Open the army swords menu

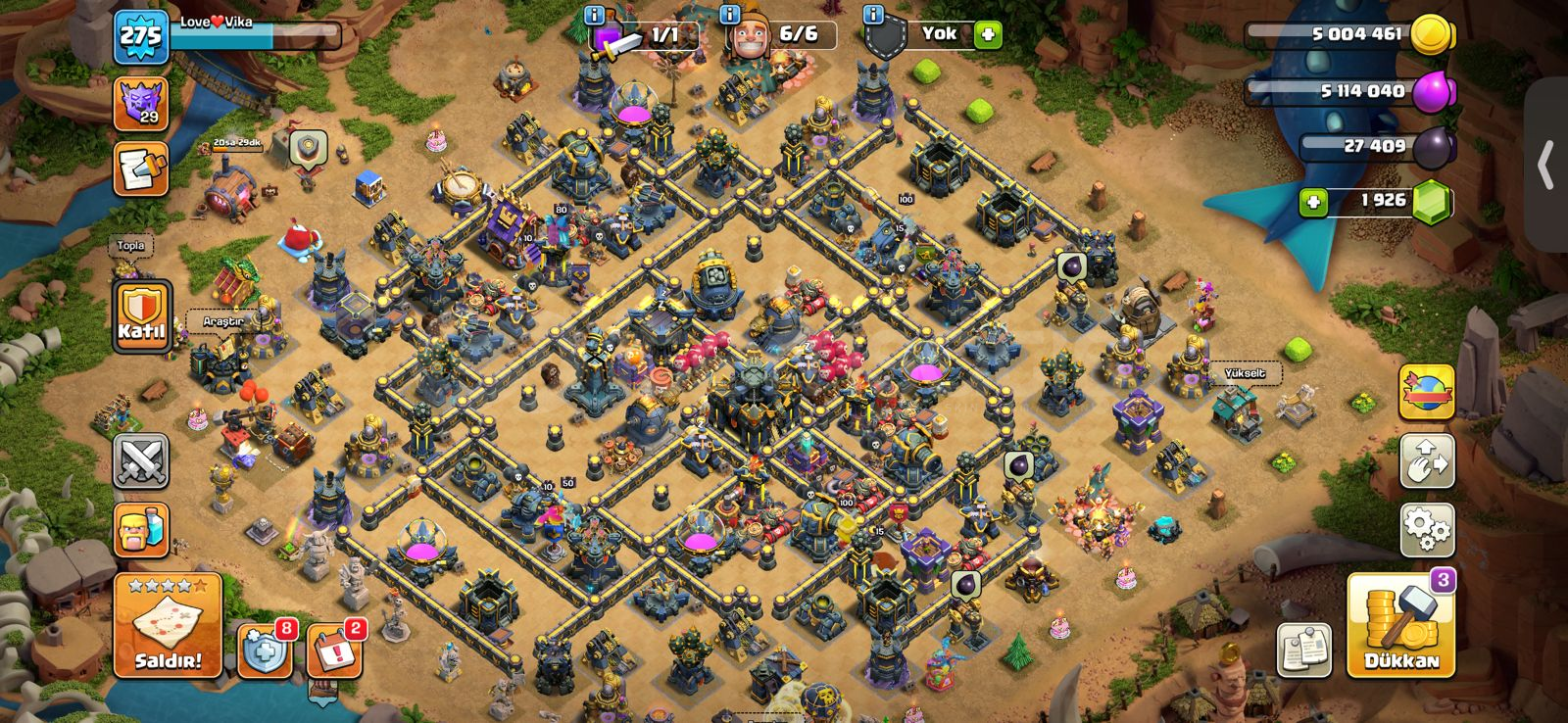tap(141, 460)
